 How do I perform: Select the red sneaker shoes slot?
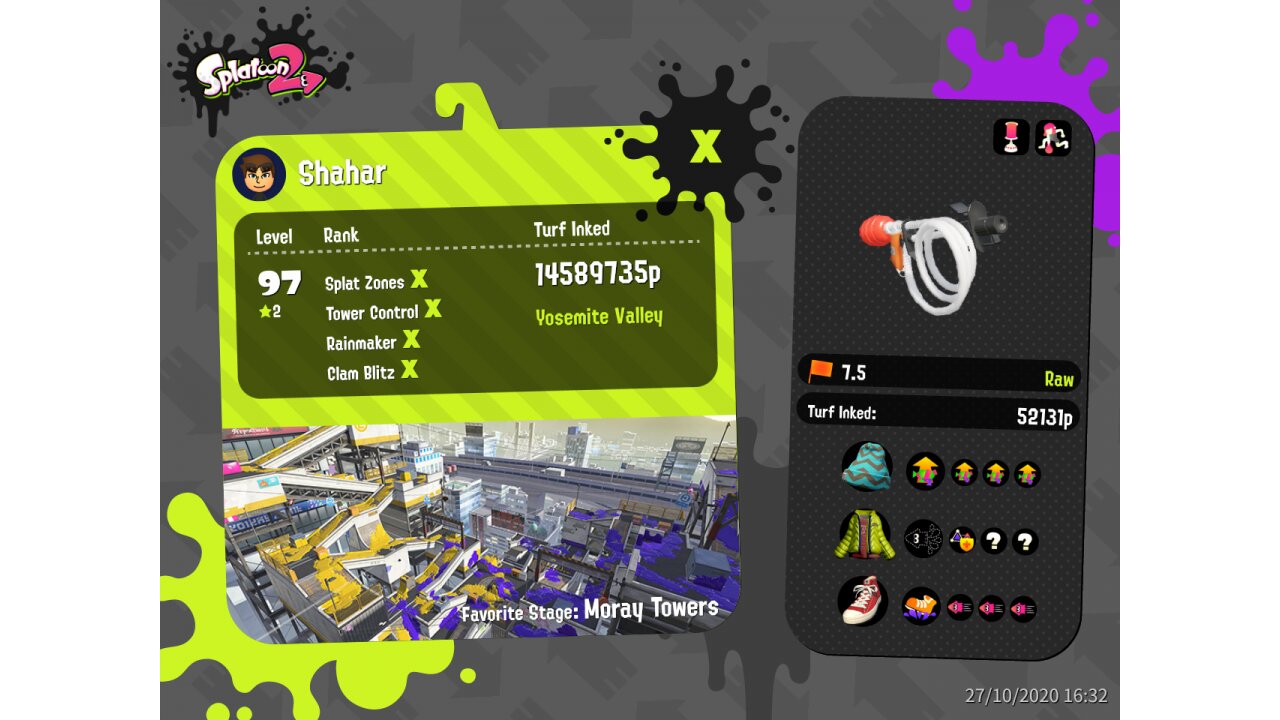pos(863,601)
